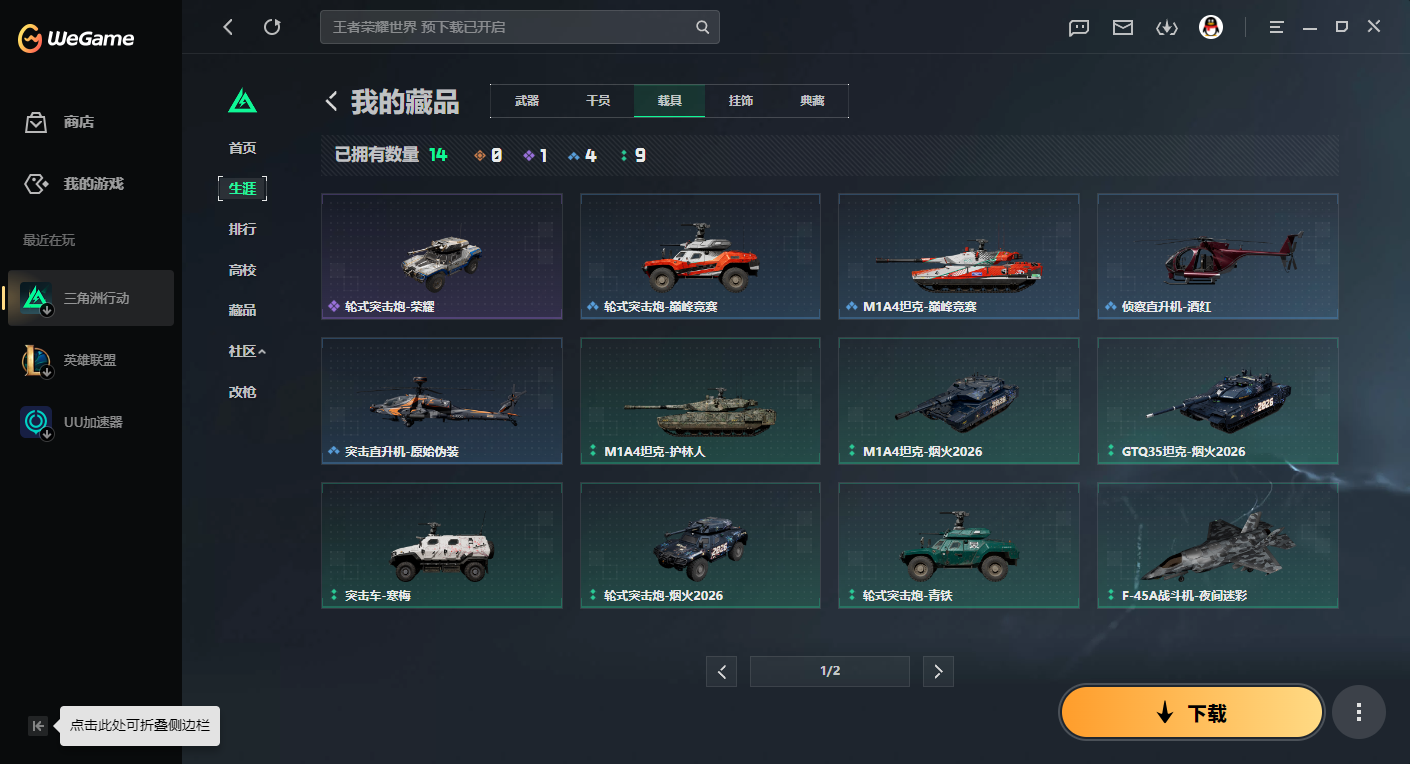
Task: View the M1A4坦克-护林人 collectible thumbnail
Action: click(699, 401)
